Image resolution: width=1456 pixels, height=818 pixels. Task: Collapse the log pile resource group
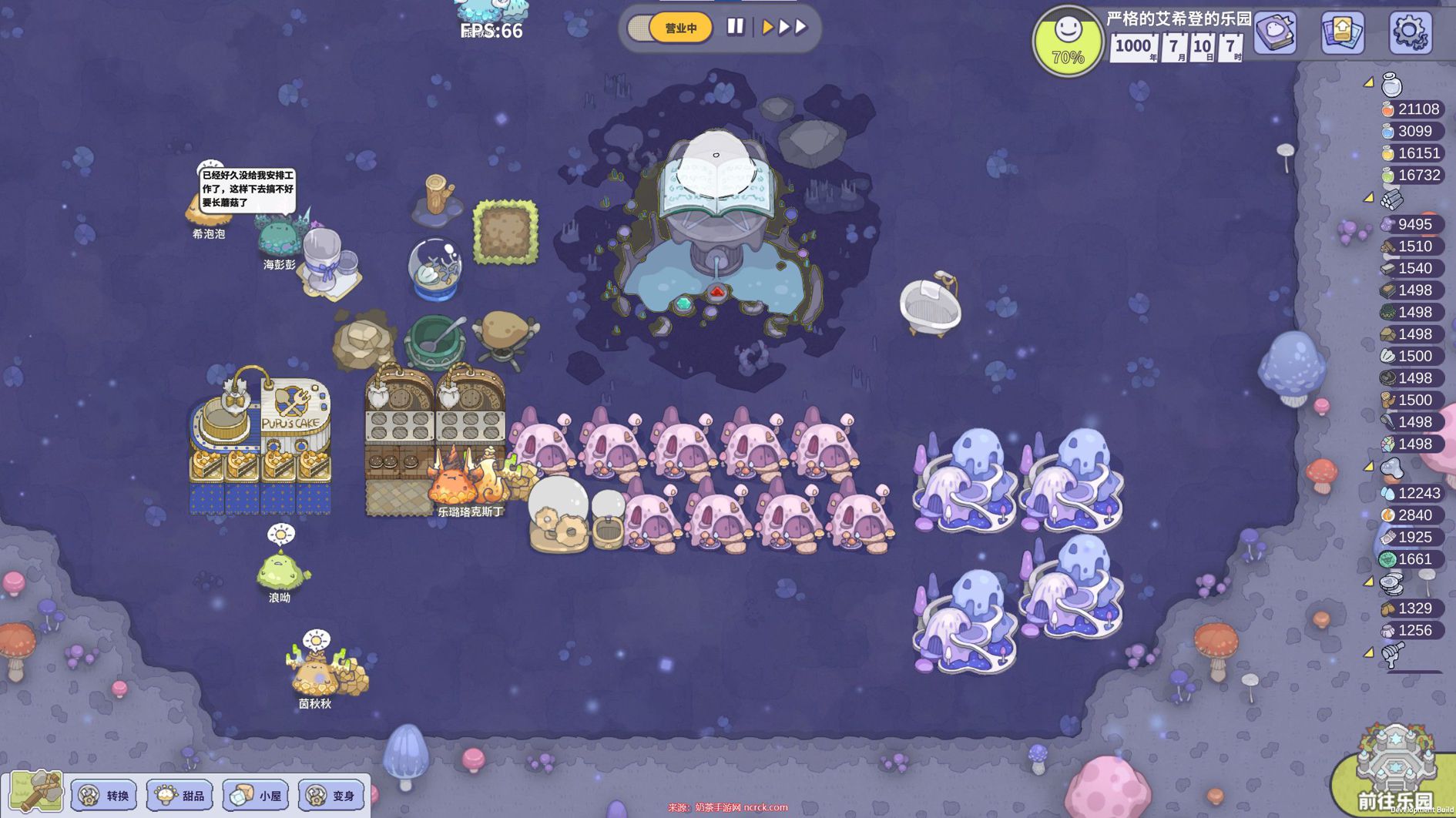(x=1369, y=198)
